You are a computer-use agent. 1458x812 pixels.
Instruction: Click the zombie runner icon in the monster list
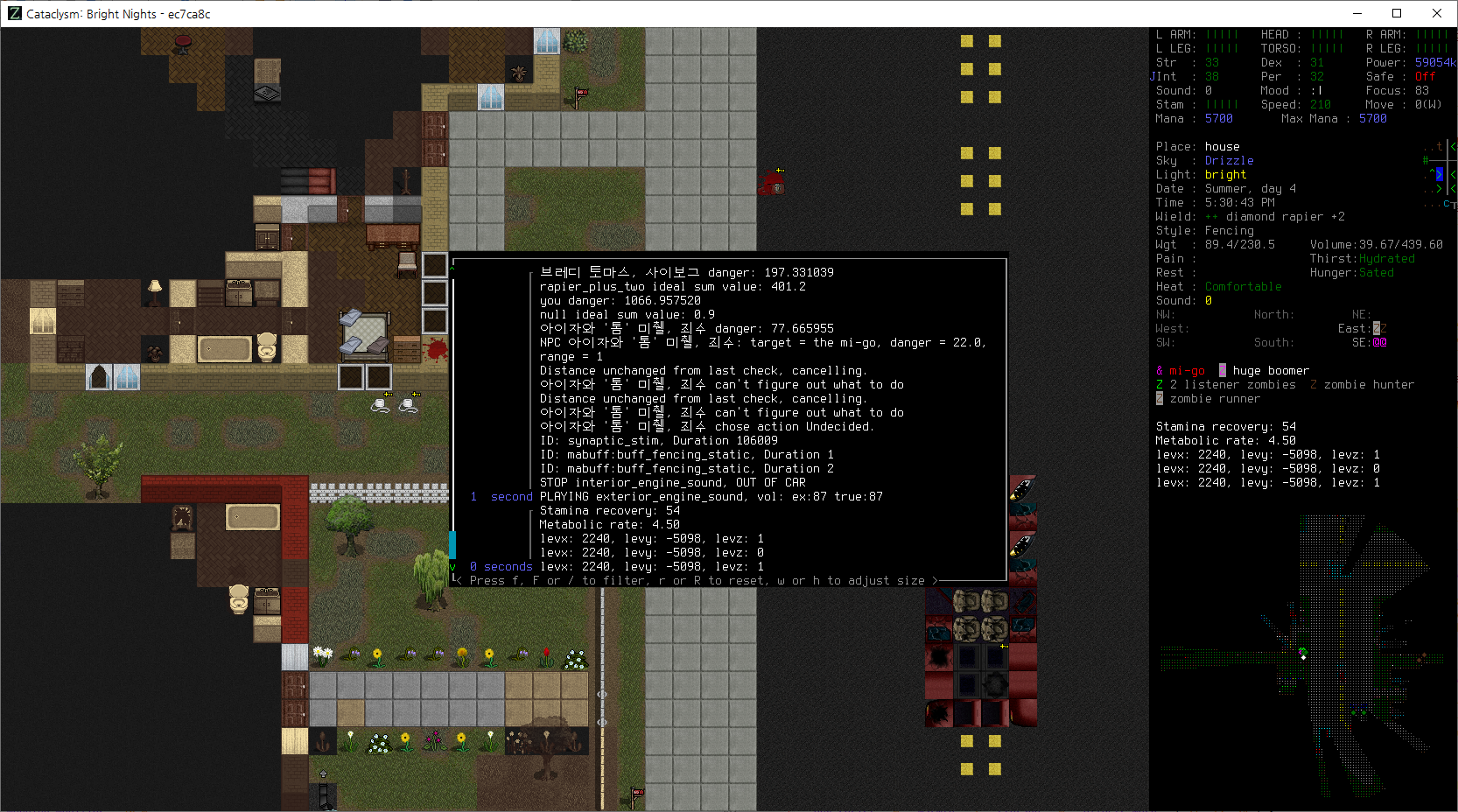click(x=1159, y=400)
